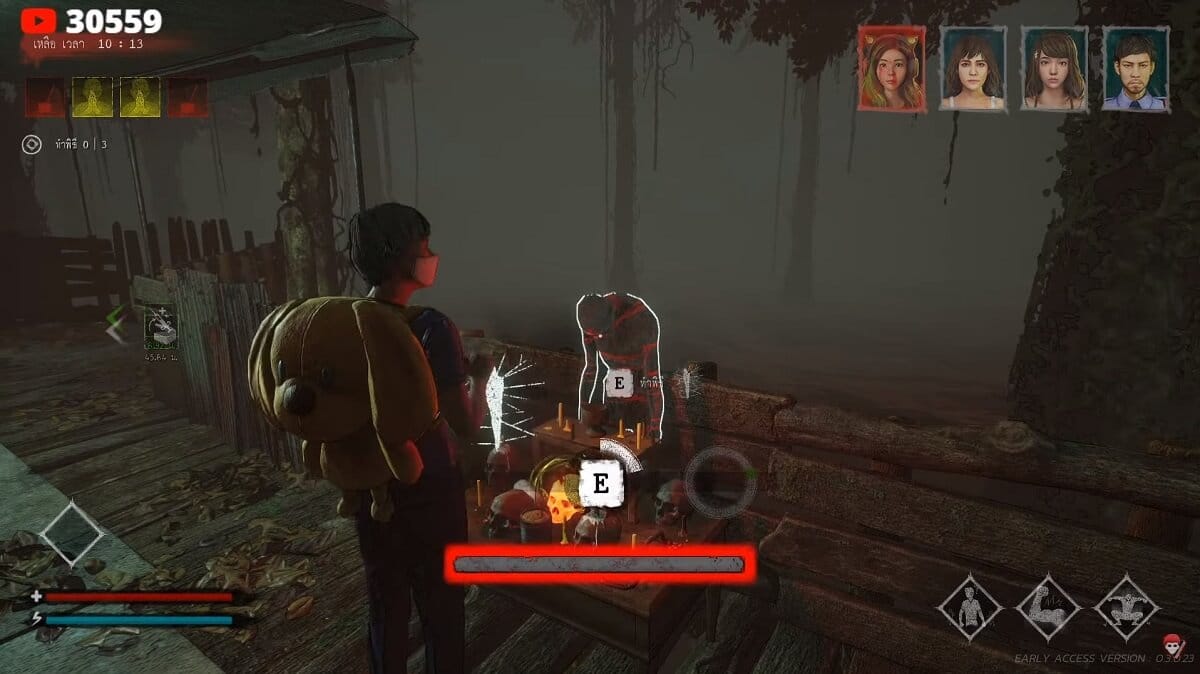Choose the woman with flower hair clip portrait

click(1054, 67)
